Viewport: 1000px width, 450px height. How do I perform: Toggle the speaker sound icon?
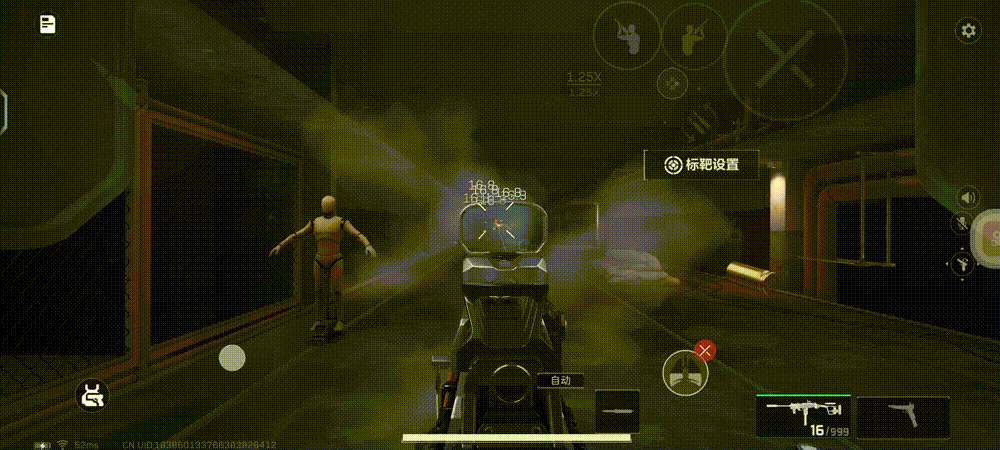968,196
